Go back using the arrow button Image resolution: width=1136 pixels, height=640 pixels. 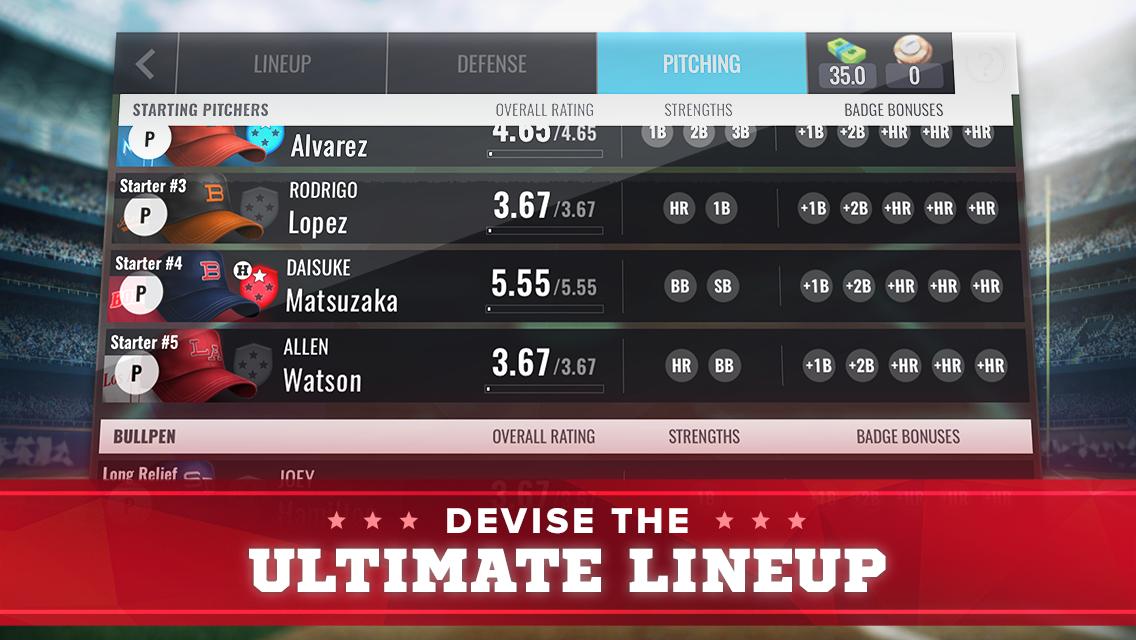tap(146, 64)
